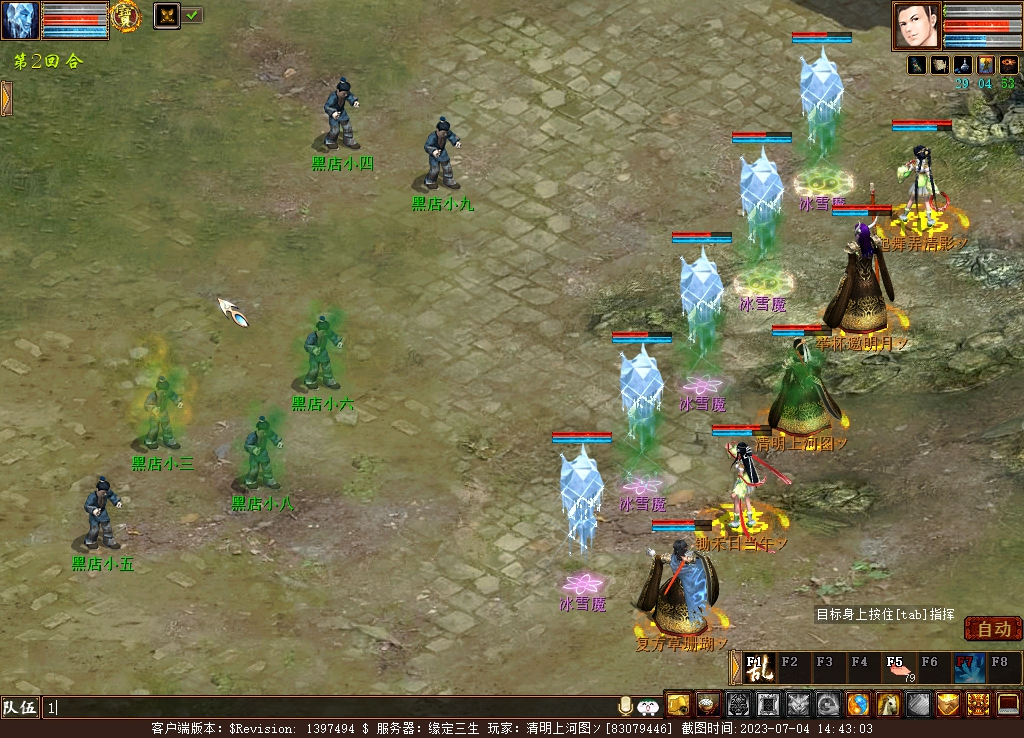Viewport: 1024px width, 738px height.
Task: Click the 自动 auto-battle button
Action: [993, 629]
